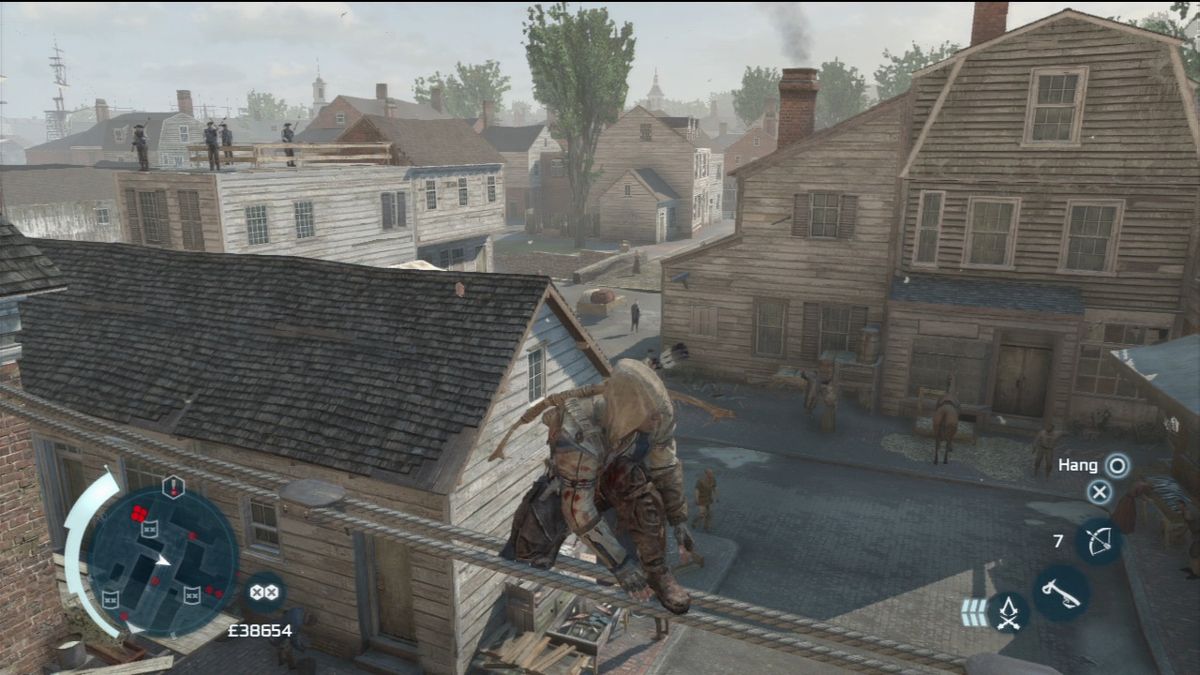
Task: Activate the assassin recruits insignia icon
Action: tap(1008, 612)
